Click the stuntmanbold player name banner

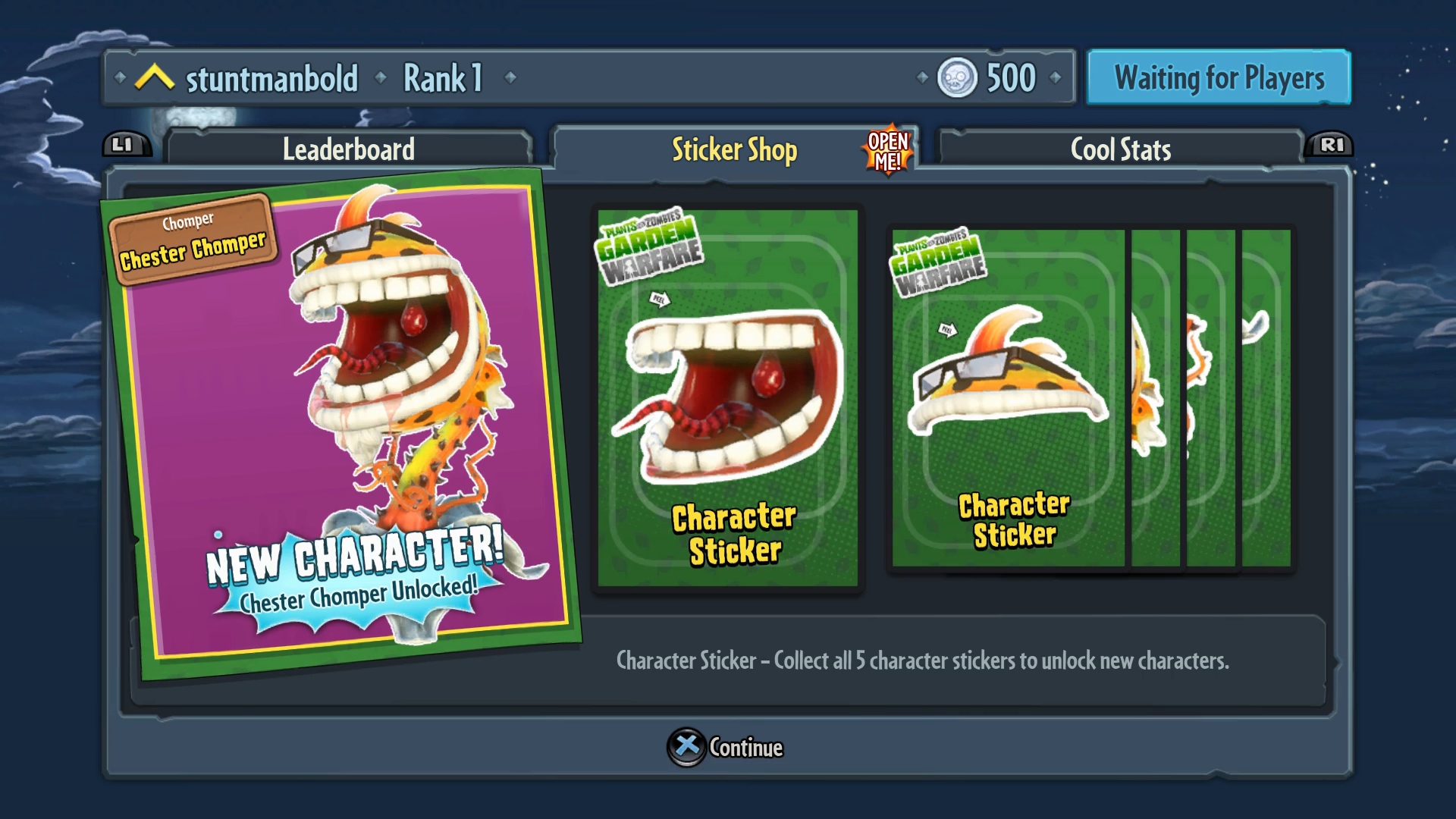[x=271, y=79]
